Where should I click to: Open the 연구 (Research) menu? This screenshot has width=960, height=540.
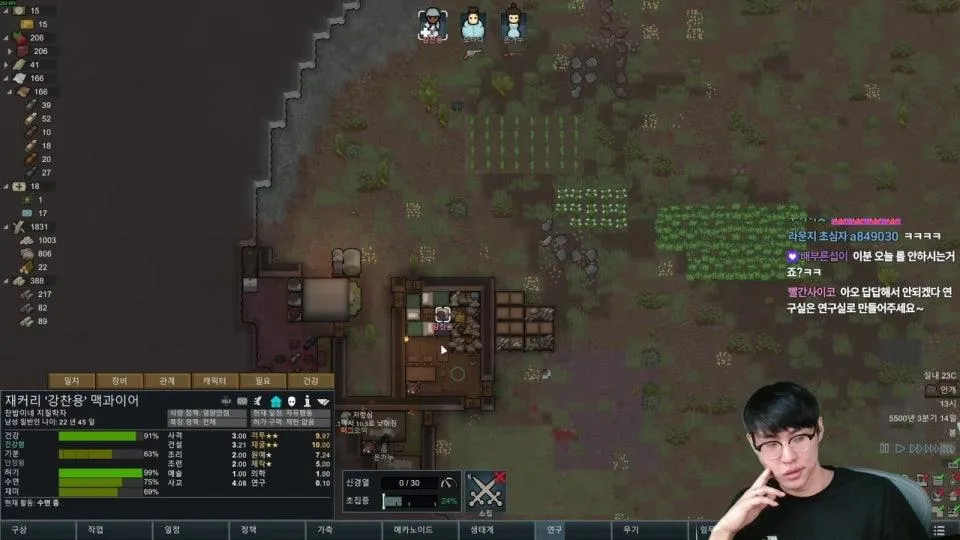[x=554, y=530]
